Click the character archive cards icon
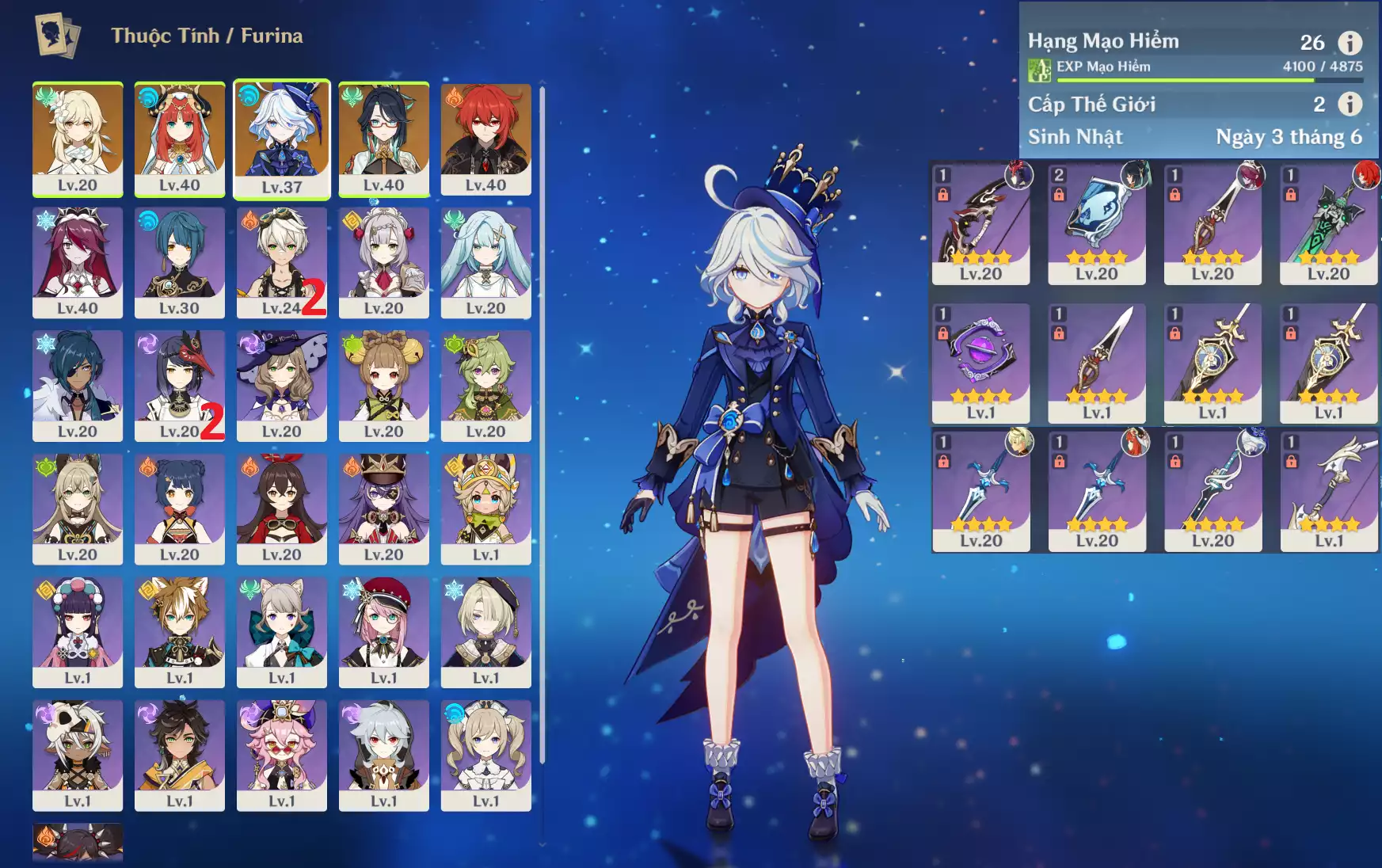 [57, 36]
